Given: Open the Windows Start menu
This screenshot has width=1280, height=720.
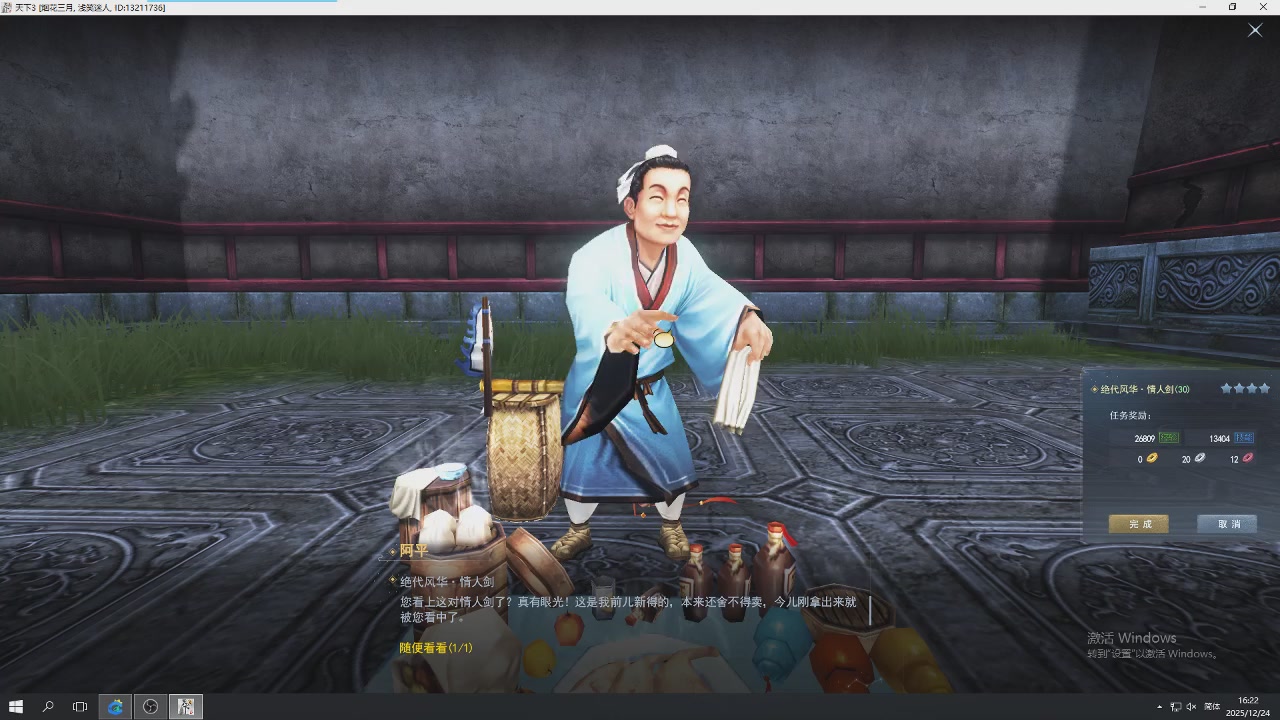Looking at the screenshot, I should click(x=15, y=706).
